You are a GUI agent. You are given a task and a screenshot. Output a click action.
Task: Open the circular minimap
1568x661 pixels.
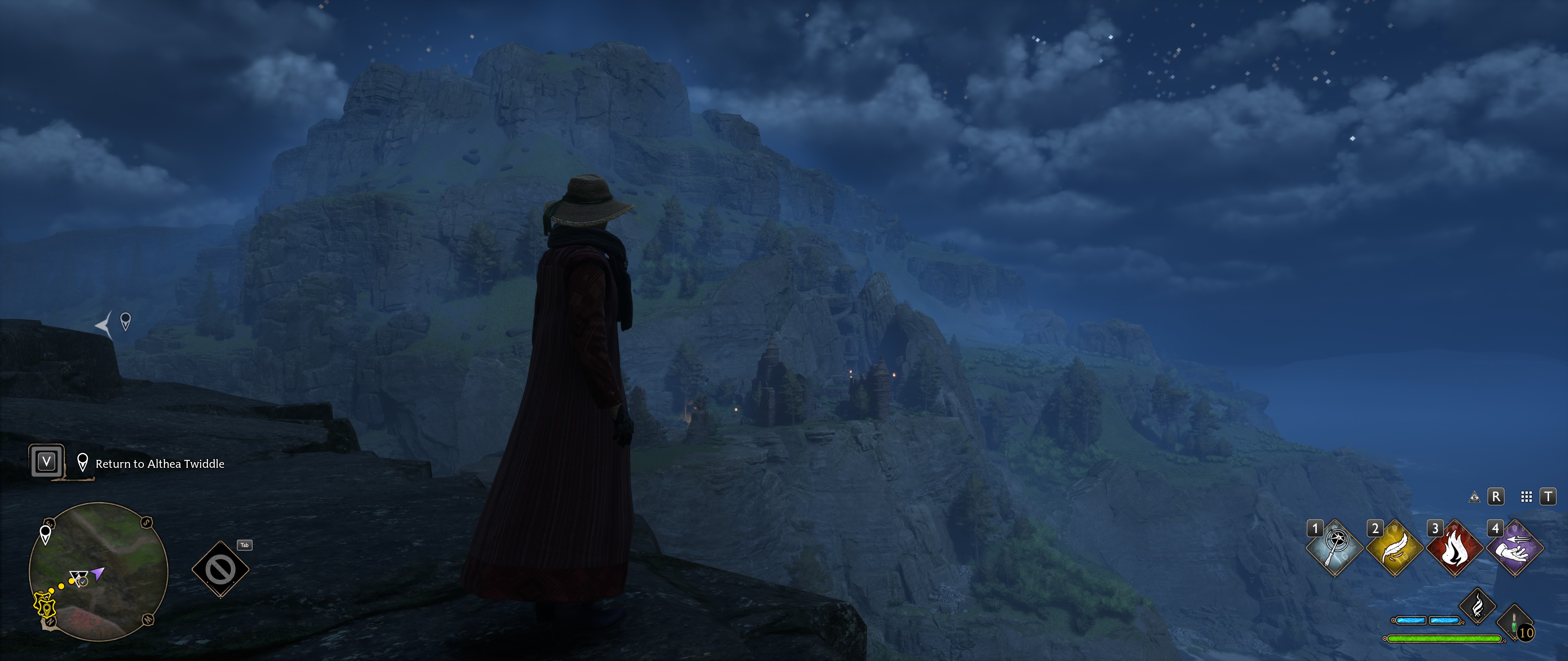tap(99, 572)
